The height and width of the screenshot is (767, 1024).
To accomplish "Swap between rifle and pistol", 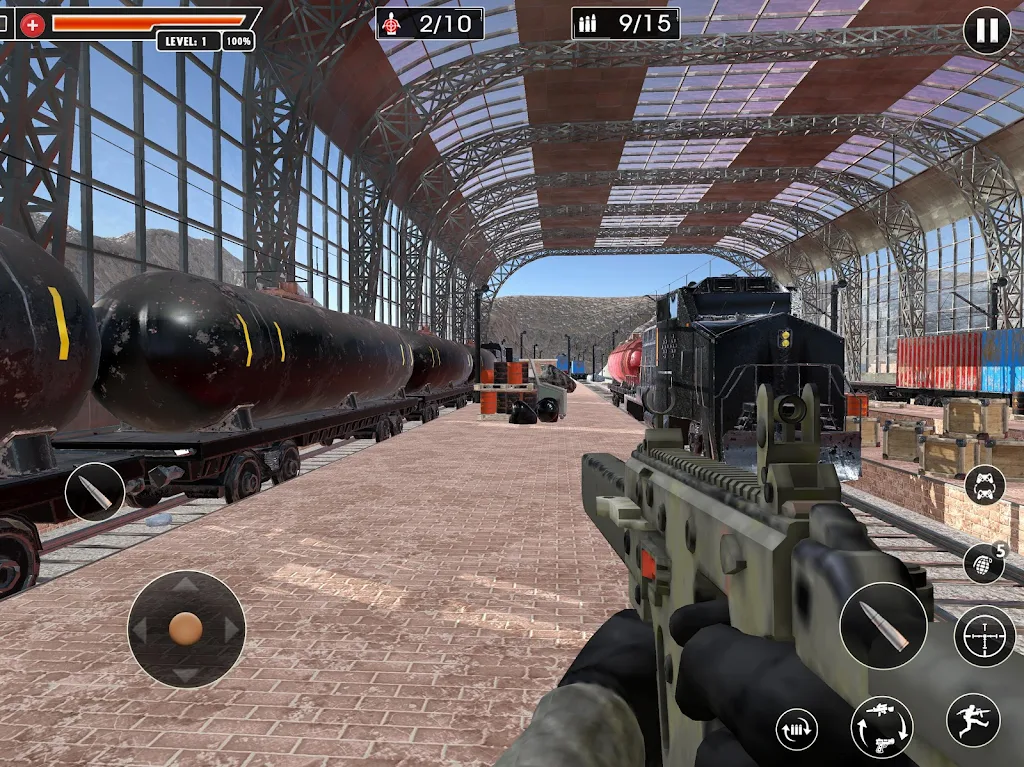I will point(881,726).
